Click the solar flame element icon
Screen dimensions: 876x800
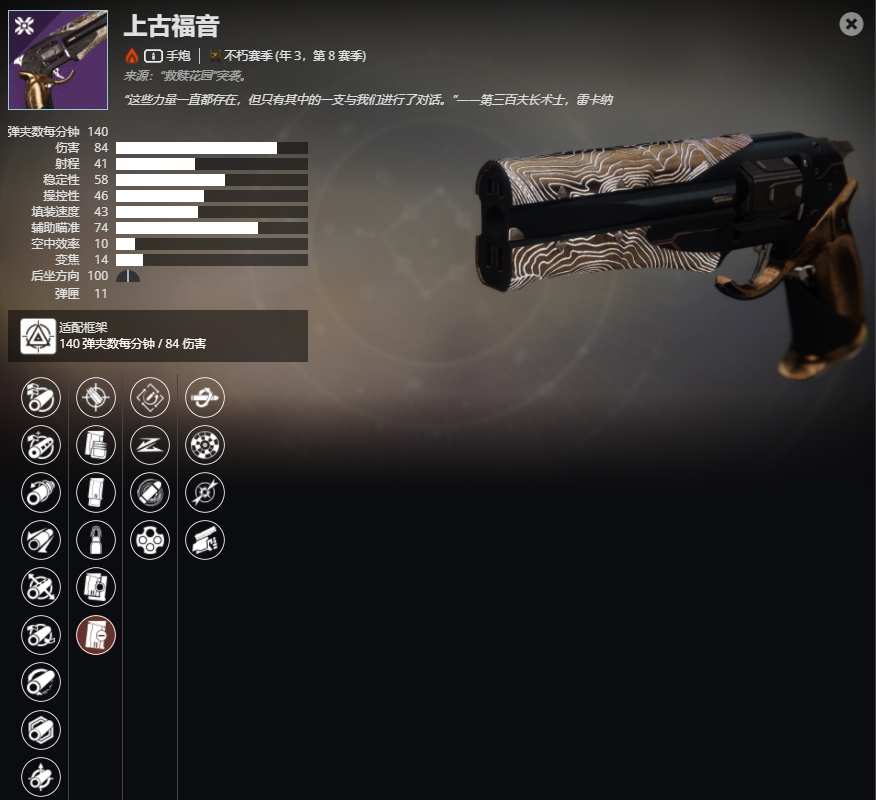(132, 56)
